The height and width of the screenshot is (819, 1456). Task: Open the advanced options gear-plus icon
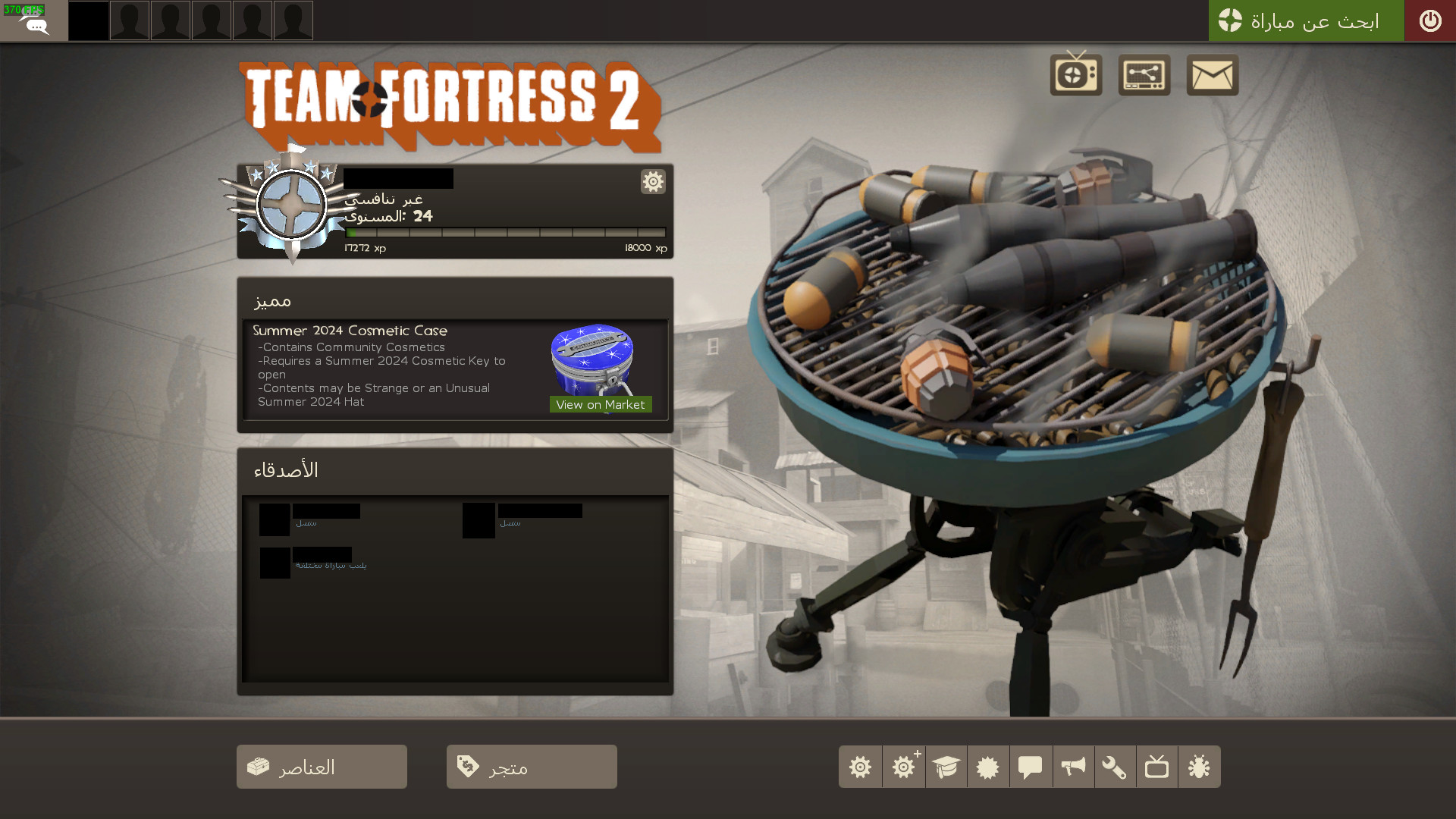[903, 767]
